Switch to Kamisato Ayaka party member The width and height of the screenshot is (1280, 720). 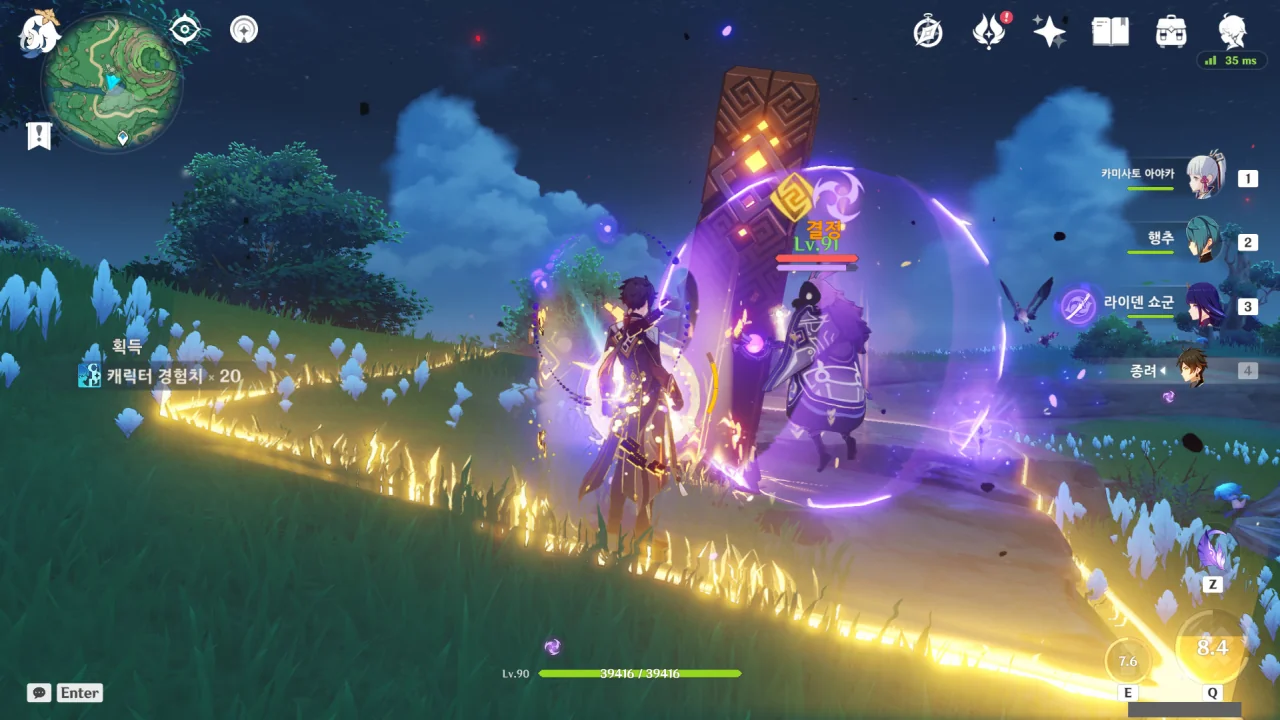[1205, 178]
